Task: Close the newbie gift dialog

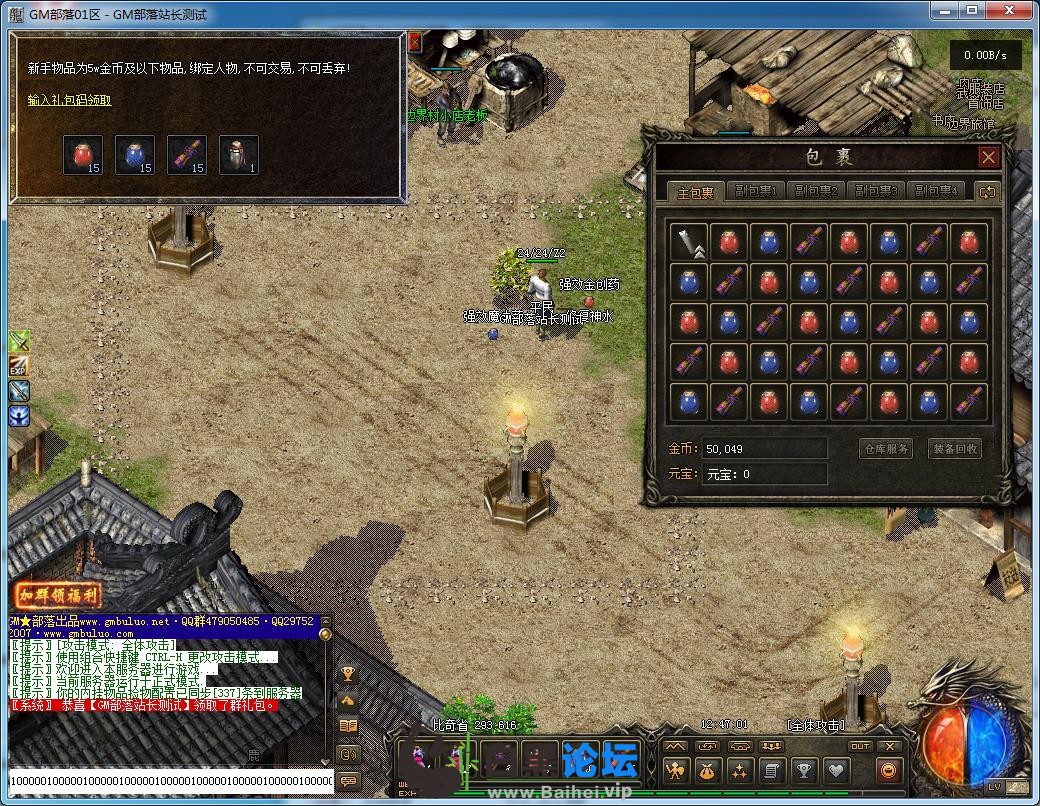Action: pos(415,42)
